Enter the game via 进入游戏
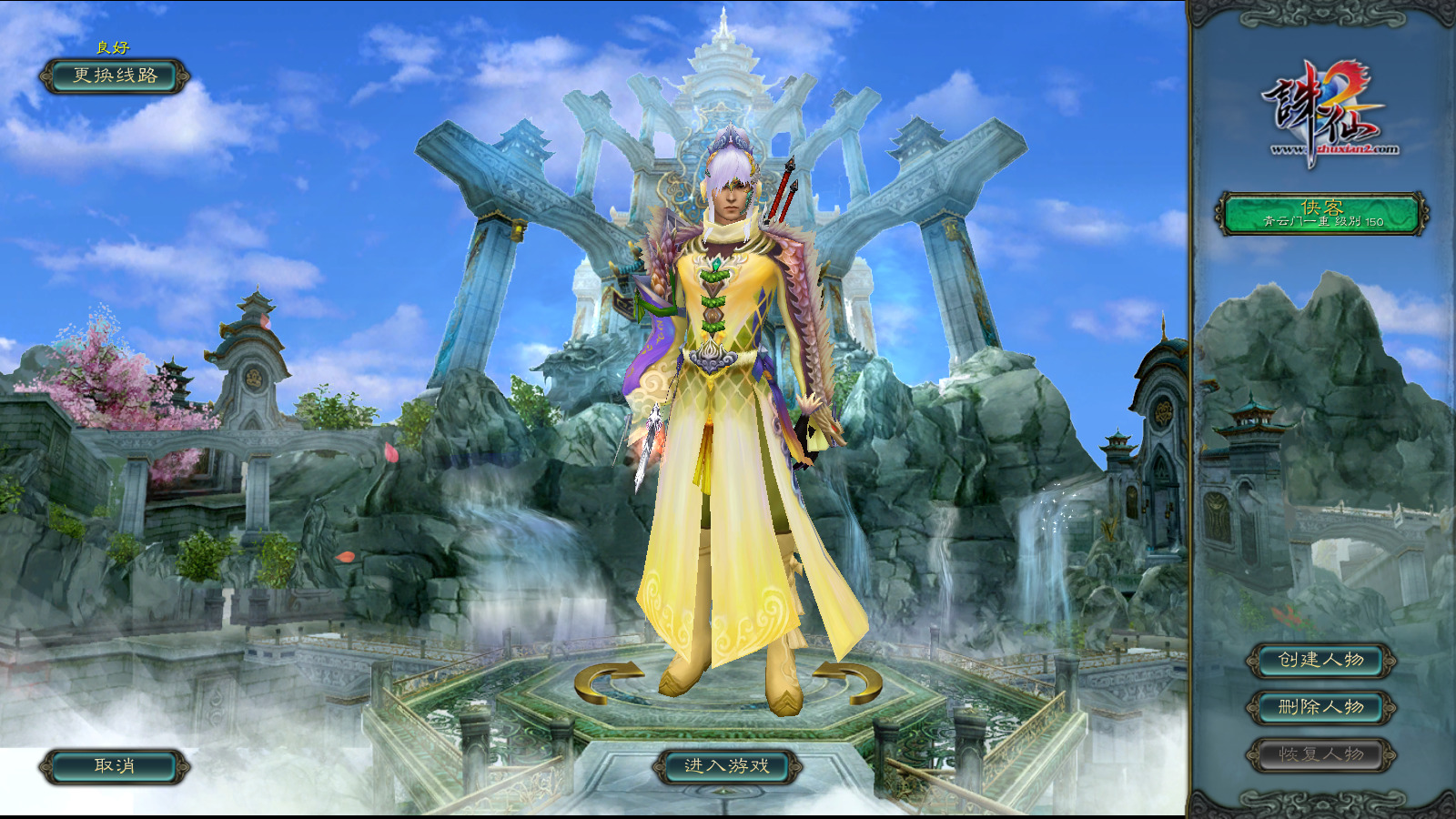The width and height of the screenshot is (1456, 819). pyautogui.click(x=727, y=766)
